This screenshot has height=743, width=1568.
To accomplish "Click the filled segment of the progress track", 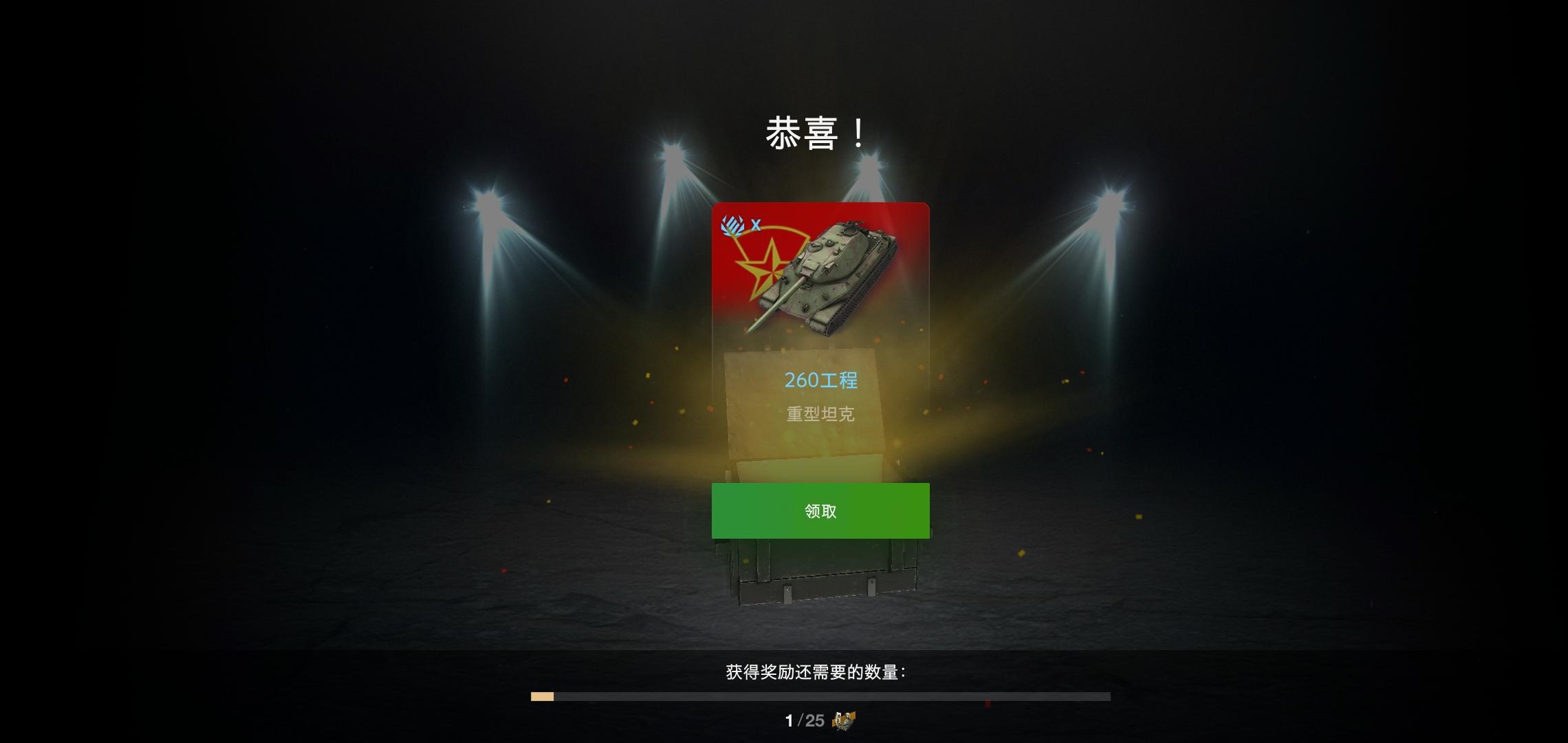I will coord(542,697).
